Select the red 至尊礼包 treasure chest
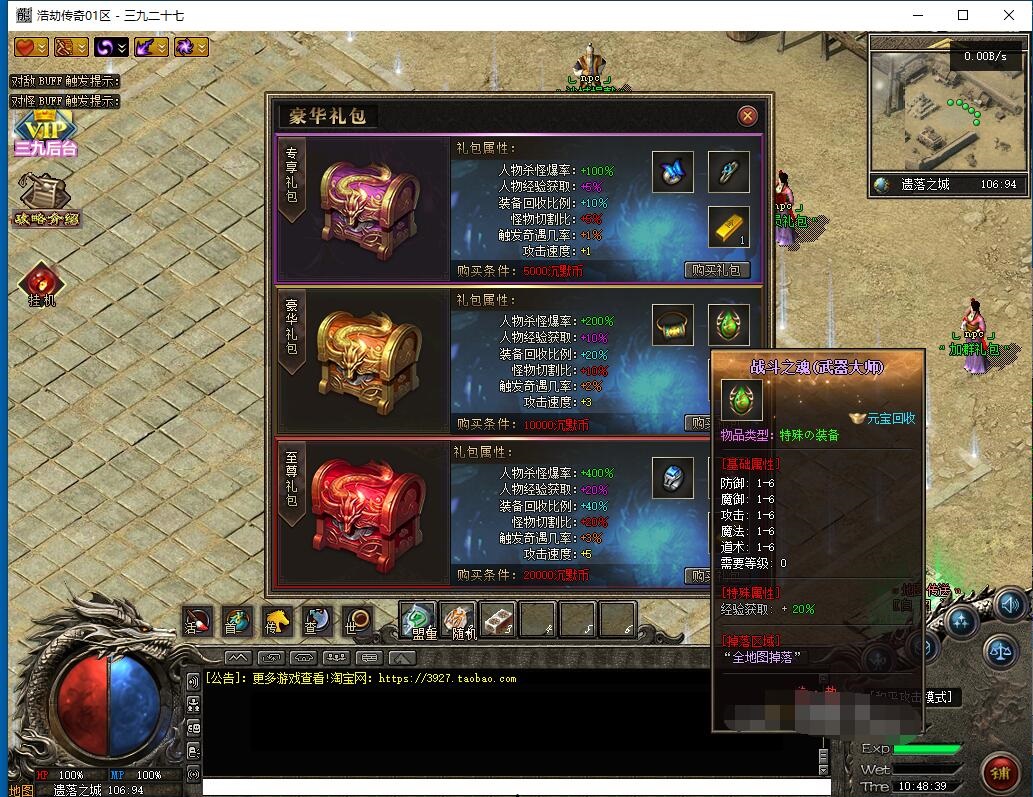The height and width of the screenshot is (797, 1033). click(x=362, y=514)
